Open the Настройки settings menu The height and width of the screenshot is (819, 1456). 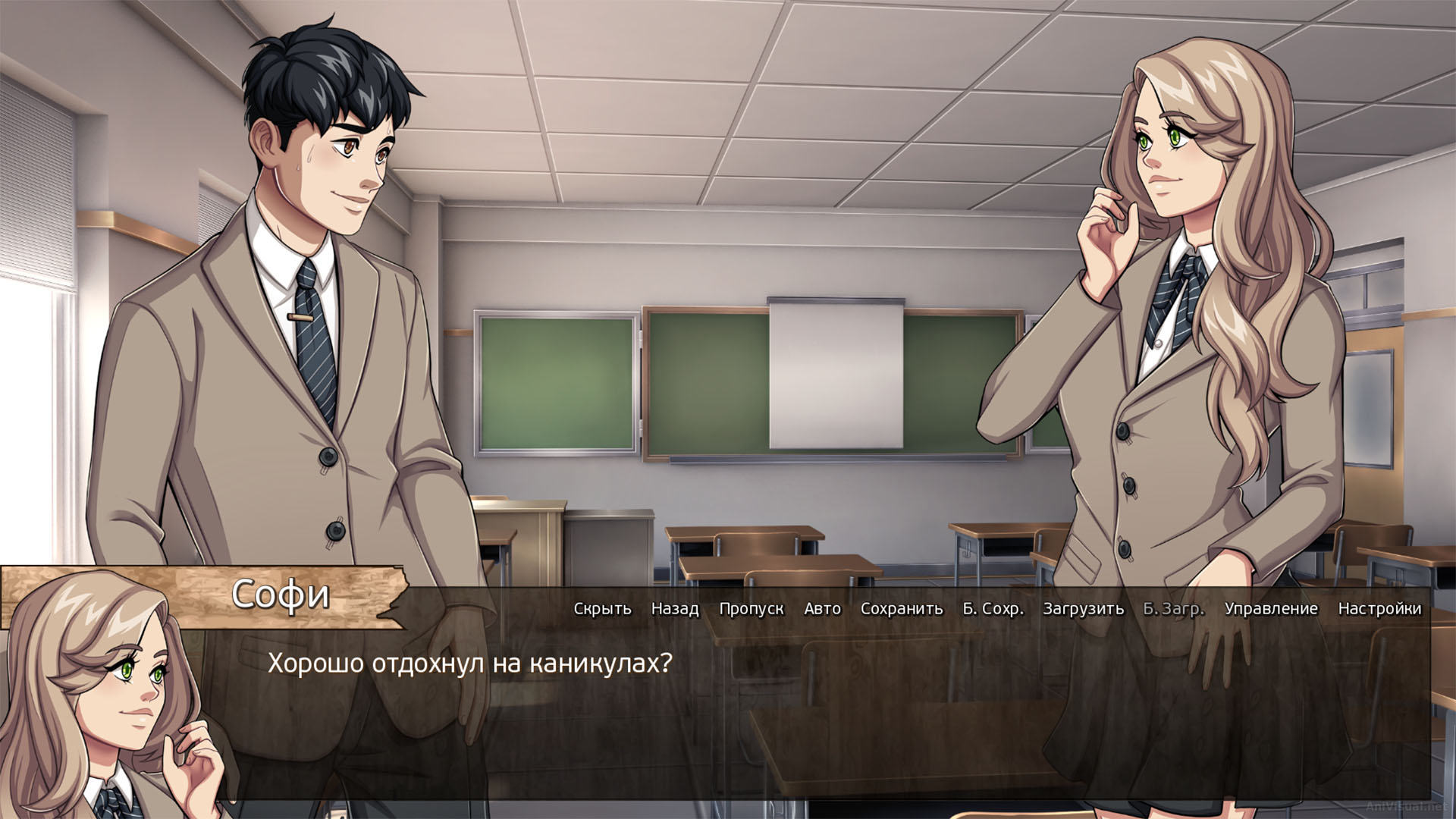[1381, 608]
